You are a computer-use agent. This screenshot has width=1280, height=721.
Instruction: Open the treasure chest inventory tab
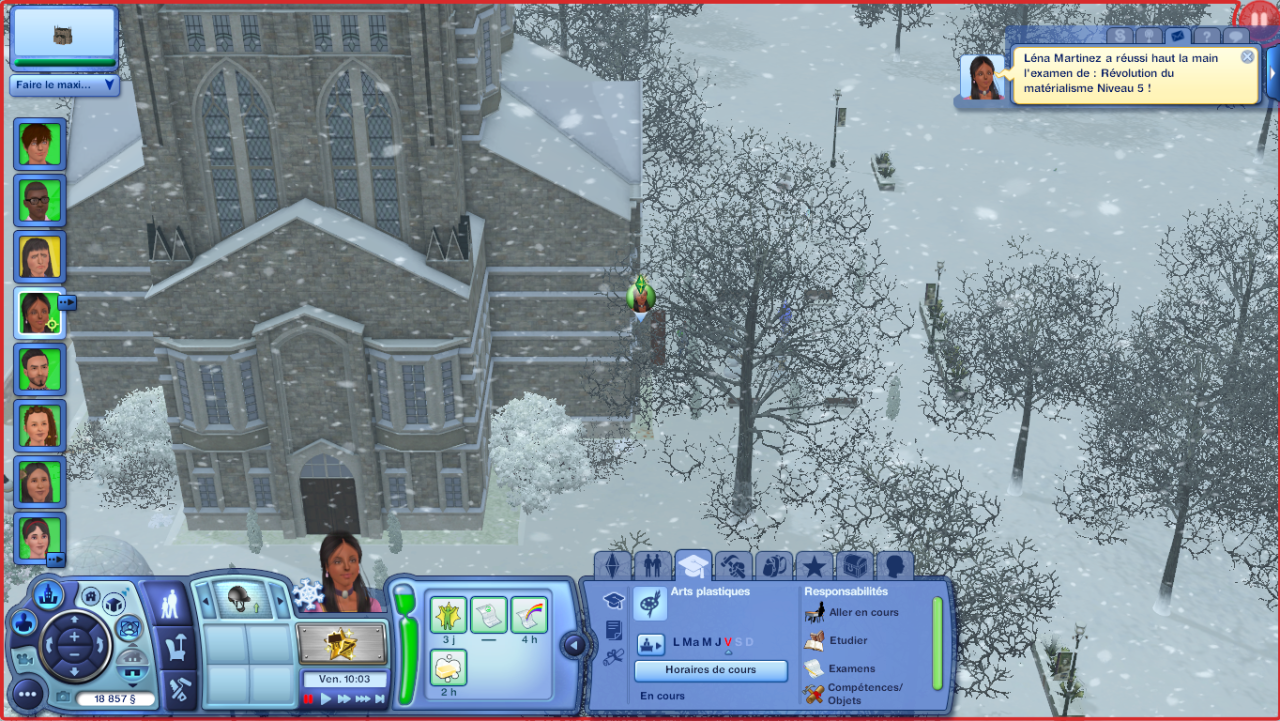pyautogui.click(x=854, y=566)
